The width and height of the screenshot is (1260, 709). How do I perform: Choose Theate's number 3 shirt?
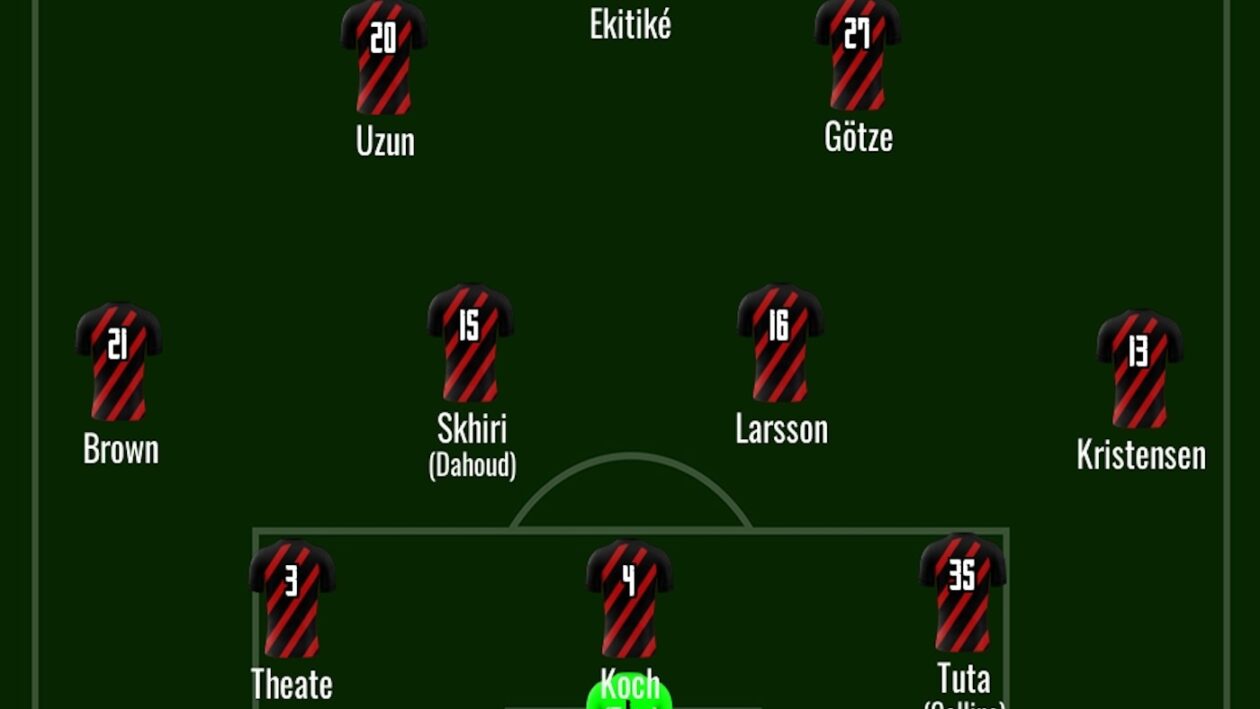coord(292,598)
